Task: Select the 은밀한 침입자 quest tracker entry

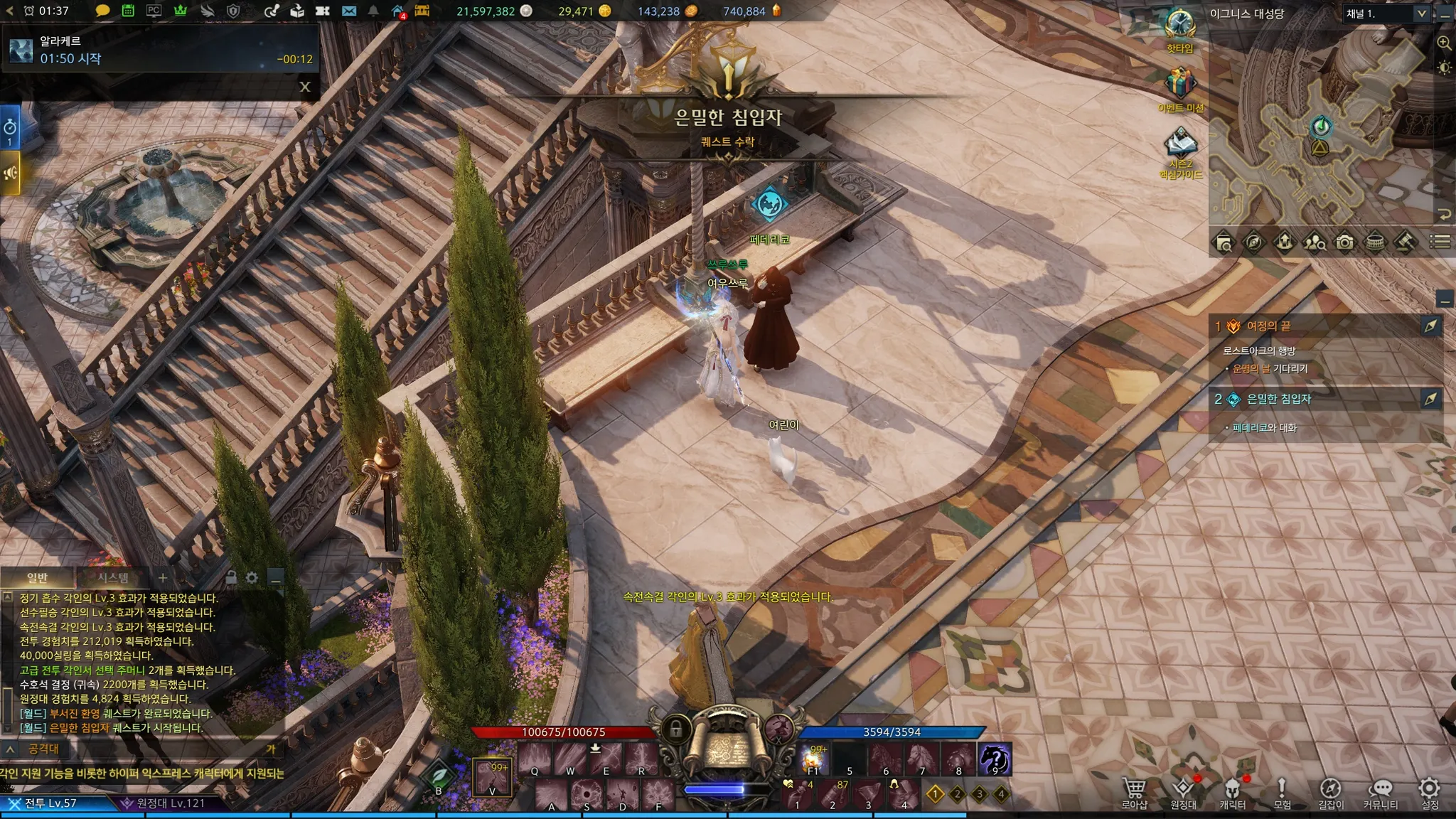Action: click(x=1278, y=400)
